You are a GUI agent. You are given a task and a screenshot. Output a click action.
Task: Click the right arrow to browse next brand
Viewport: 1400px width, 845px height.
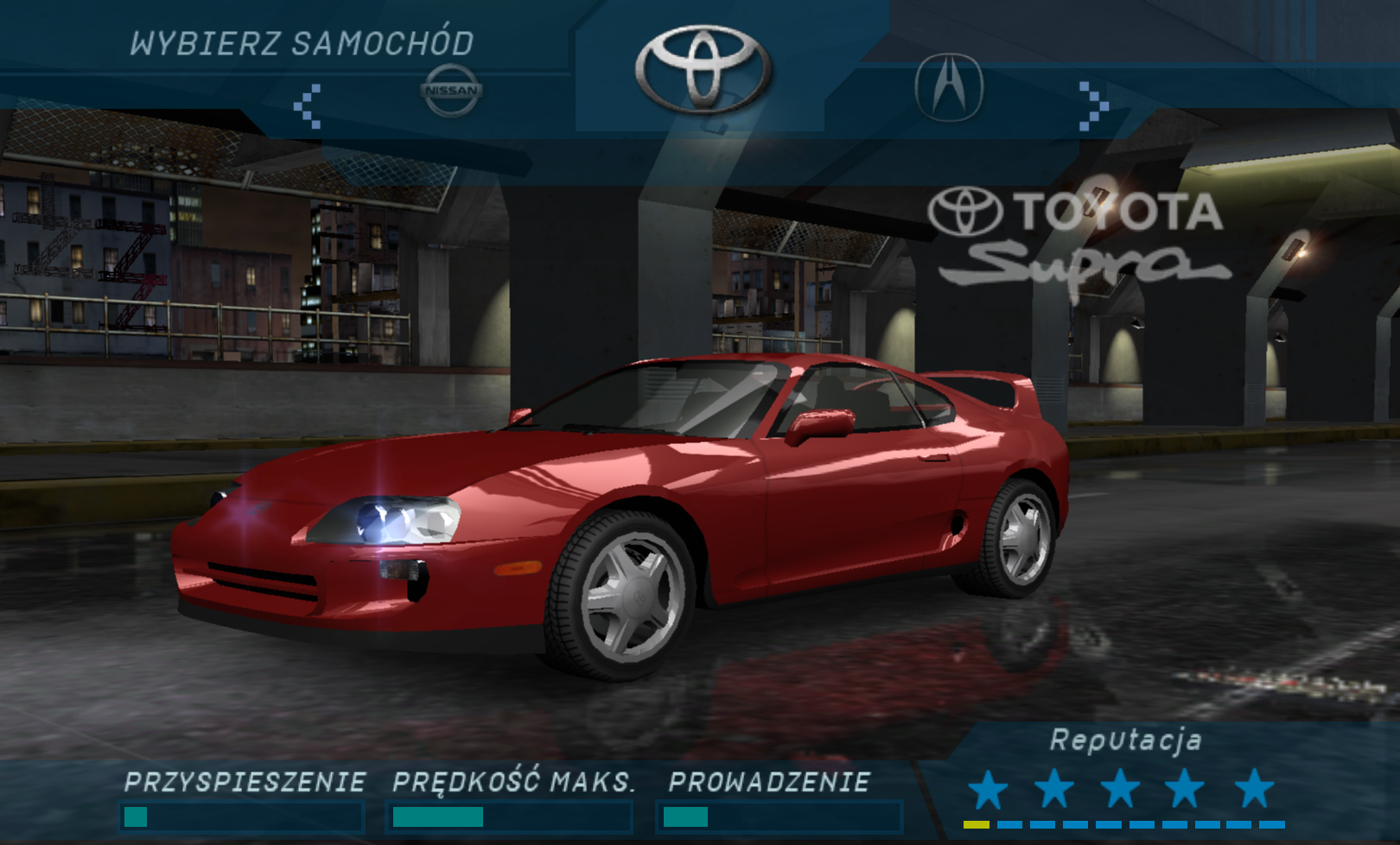click(1093, 106)
